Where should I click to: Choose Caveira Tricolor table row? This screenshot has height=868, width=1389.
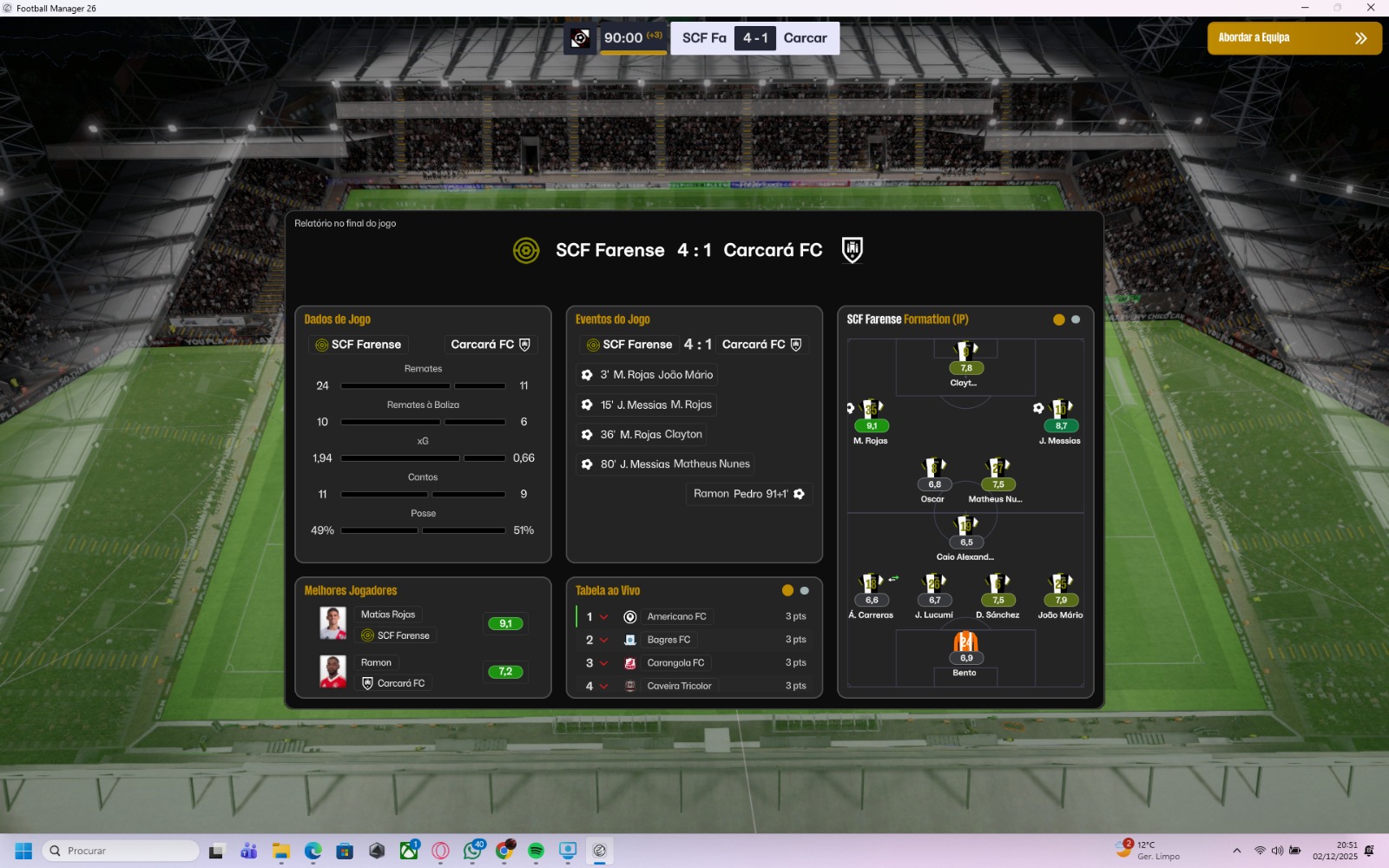point(679,686)
